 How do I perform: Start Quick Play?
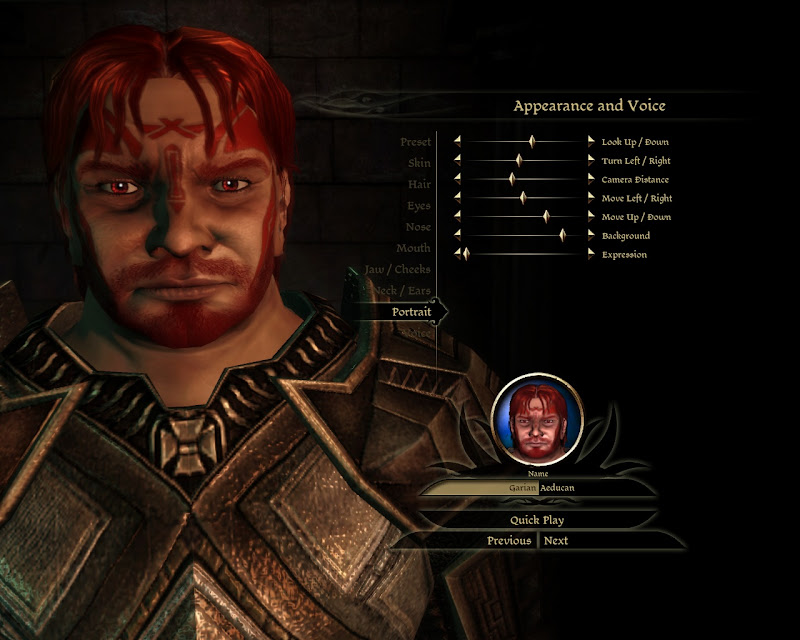coord(538,520)
